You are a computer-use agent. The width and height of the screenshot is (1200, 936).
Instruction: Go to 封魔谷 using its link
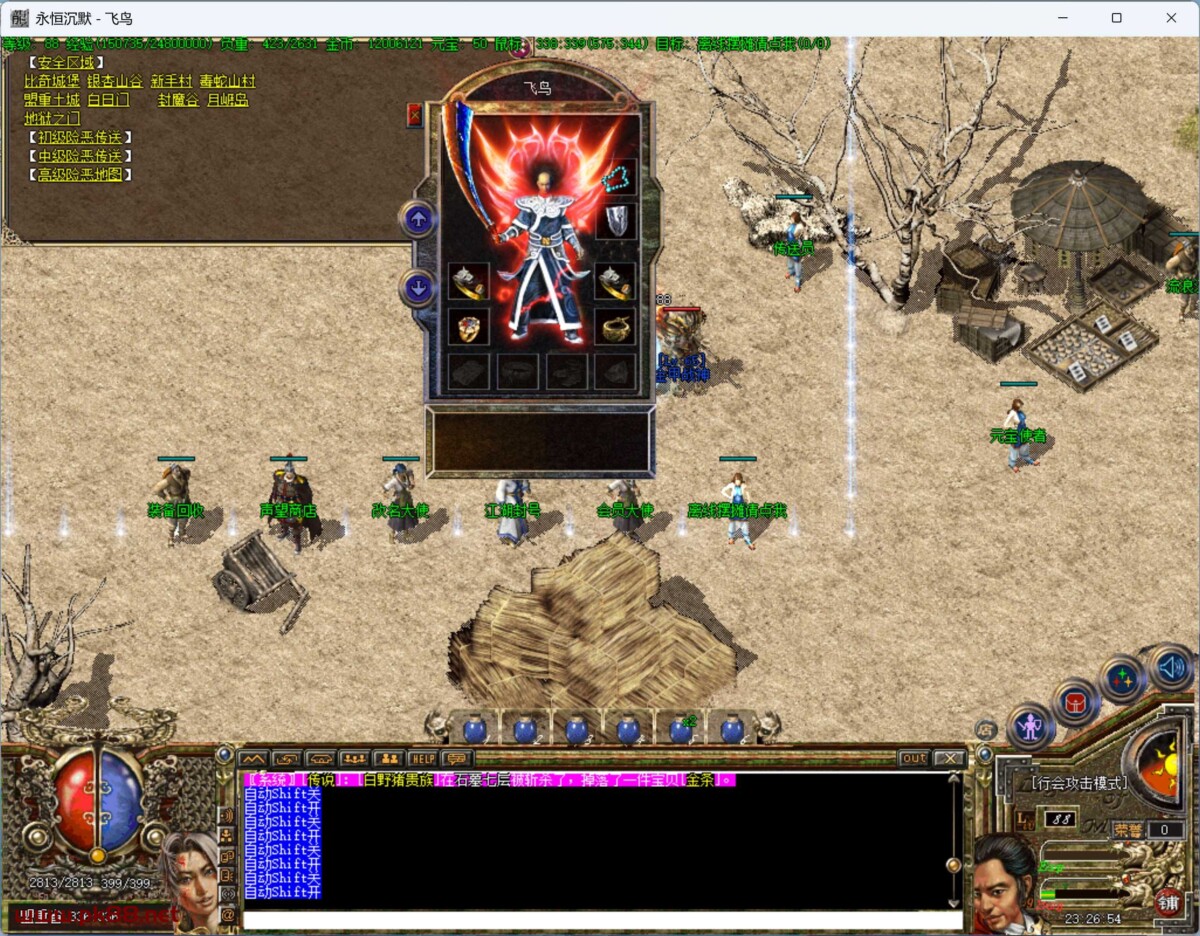point(178,100)
